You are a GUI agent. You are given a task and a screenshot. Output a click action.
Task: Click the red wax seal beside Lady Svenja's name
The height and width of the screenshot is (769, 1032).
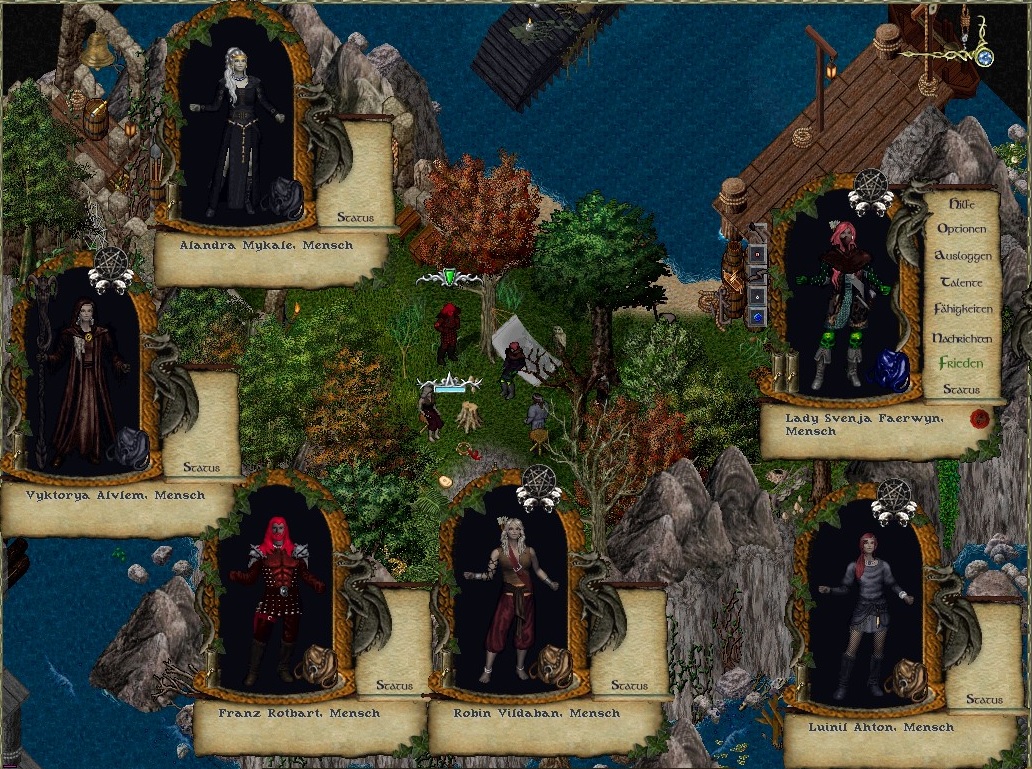pyautogui.click(x=980, y=417)
